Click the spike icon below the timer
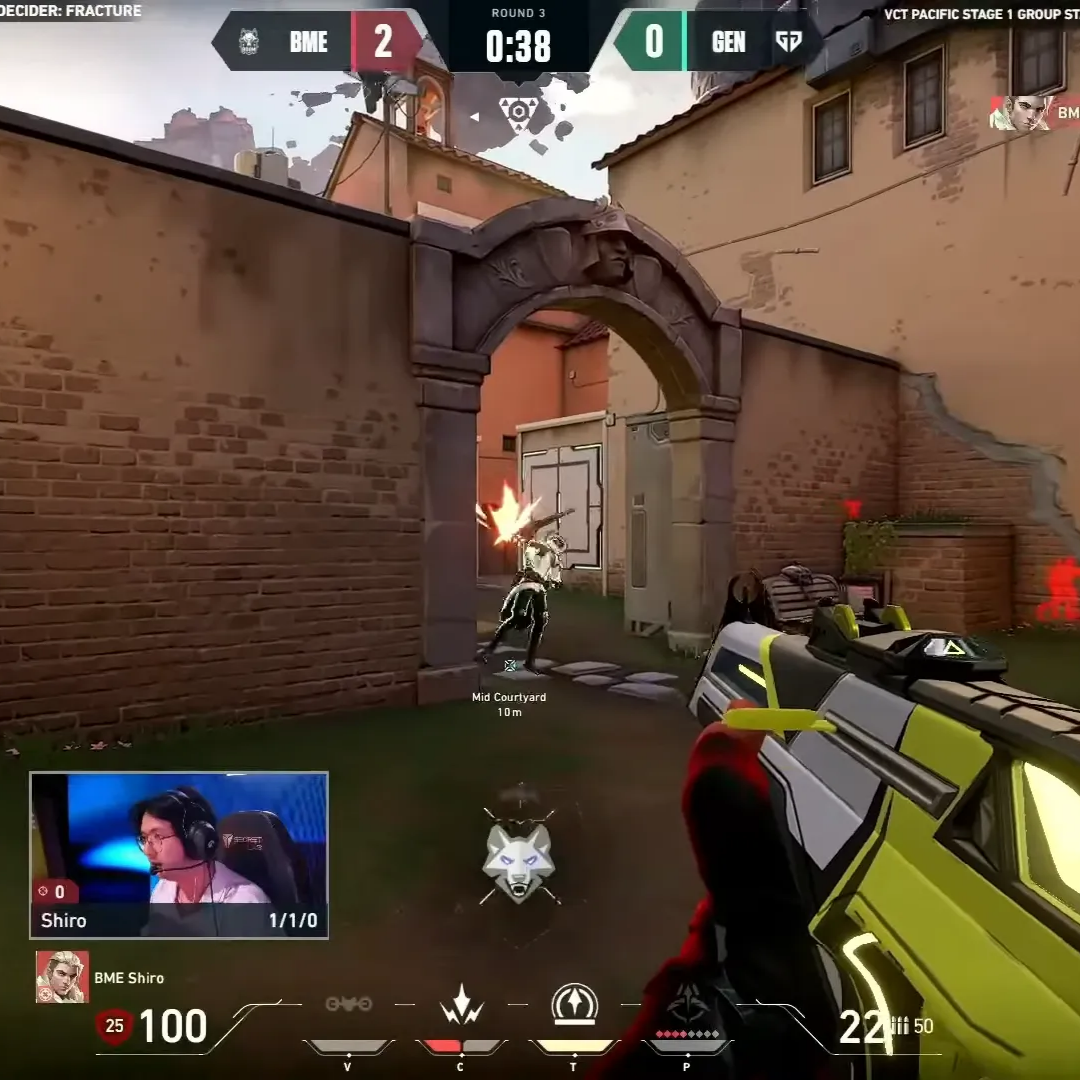The image size is (1080, 1080). (518, 111)
